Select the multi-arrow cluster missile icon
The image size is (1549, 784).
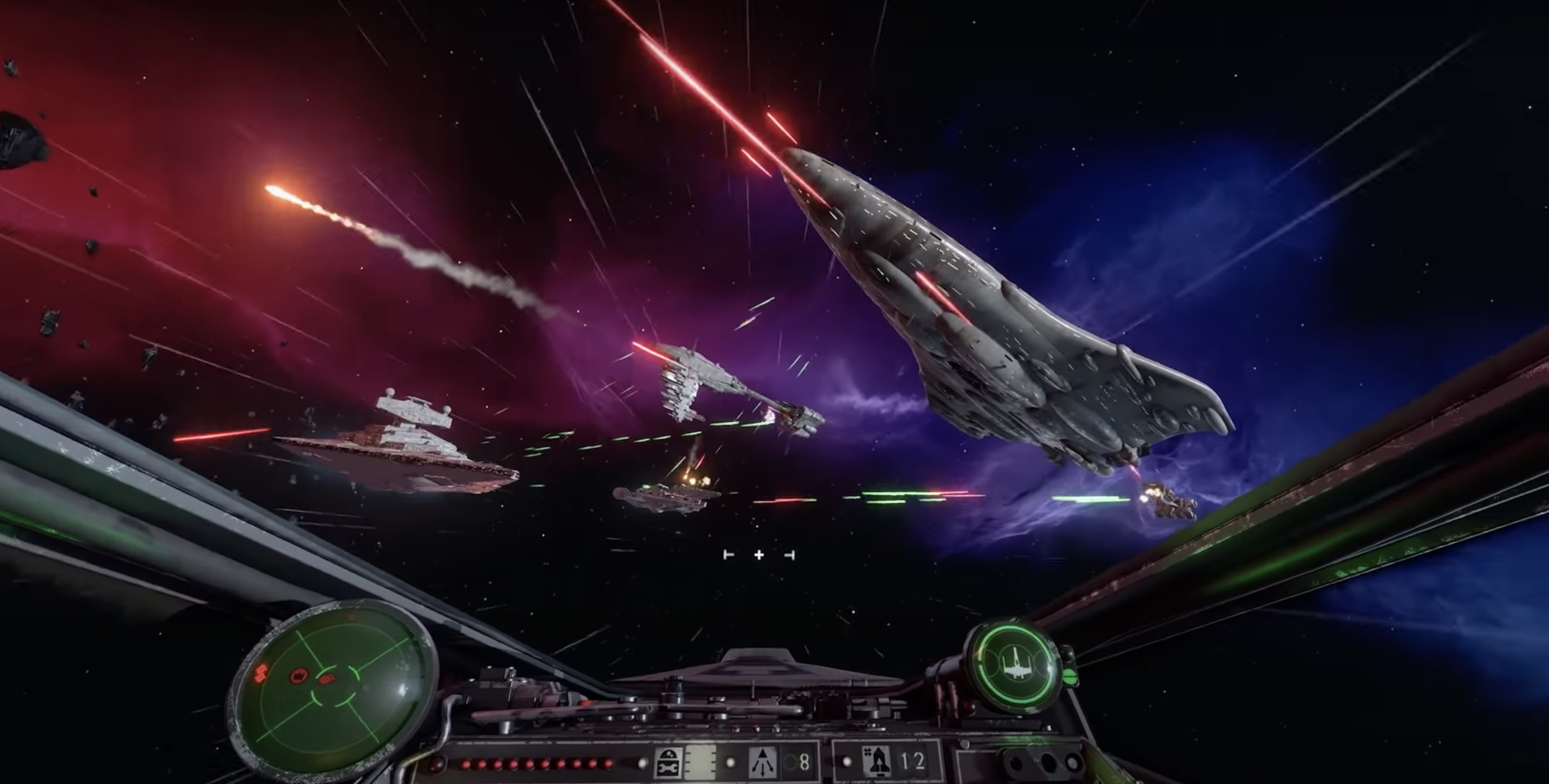763,763
